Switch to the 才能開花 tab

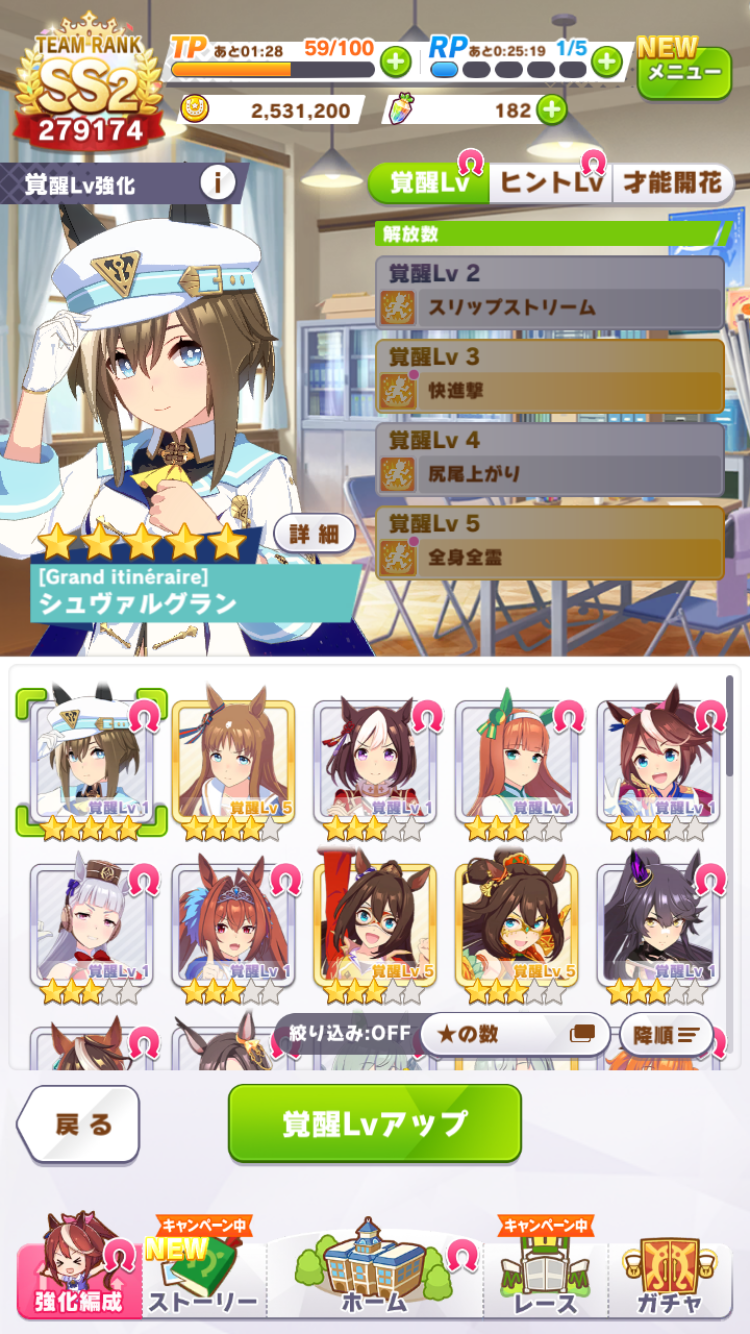click(x=673, y=184)
